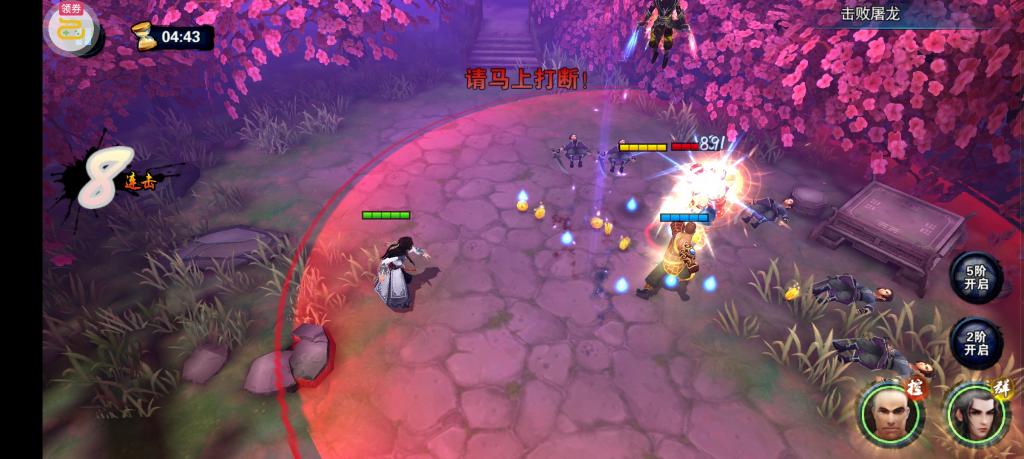Tap the locked 5阶开启 skill slot
The image size is (1024, 459).
coord(976,277)
